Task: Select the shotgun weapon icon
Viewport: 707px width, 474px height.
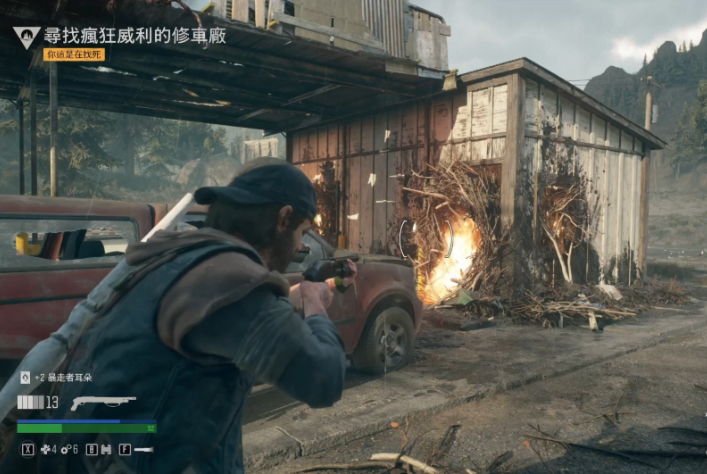Action: [x=104, y=403]
